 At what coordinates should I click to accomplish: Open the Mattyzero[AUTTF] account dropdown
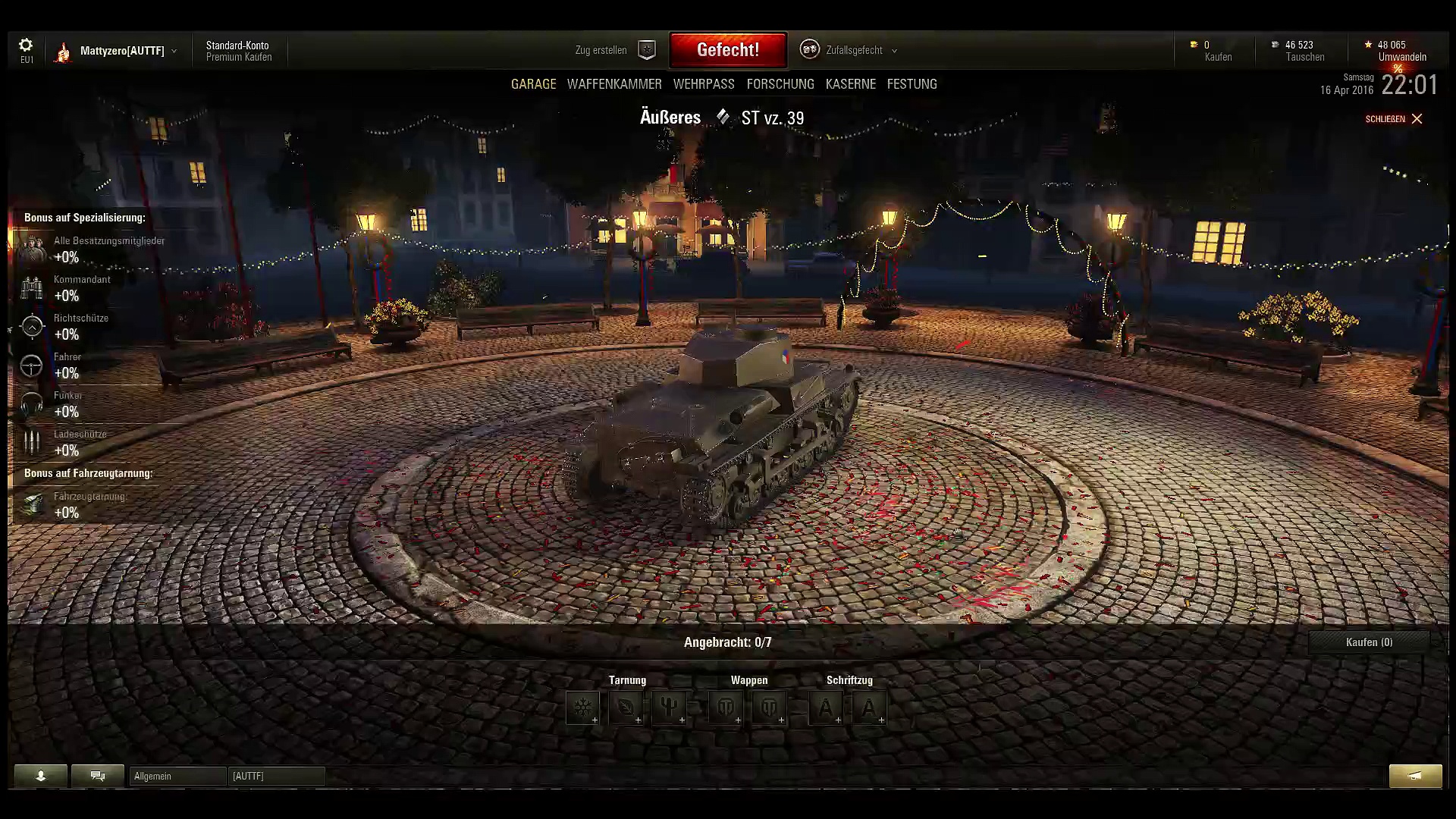pos(121,51)
